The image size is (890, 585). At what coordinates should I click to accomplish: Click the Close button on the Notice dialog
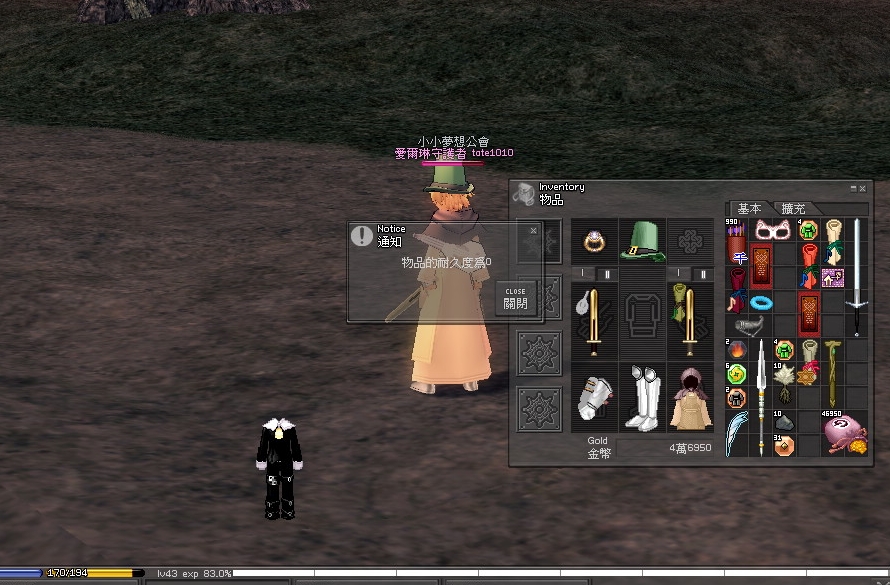(x=516, y=298)
